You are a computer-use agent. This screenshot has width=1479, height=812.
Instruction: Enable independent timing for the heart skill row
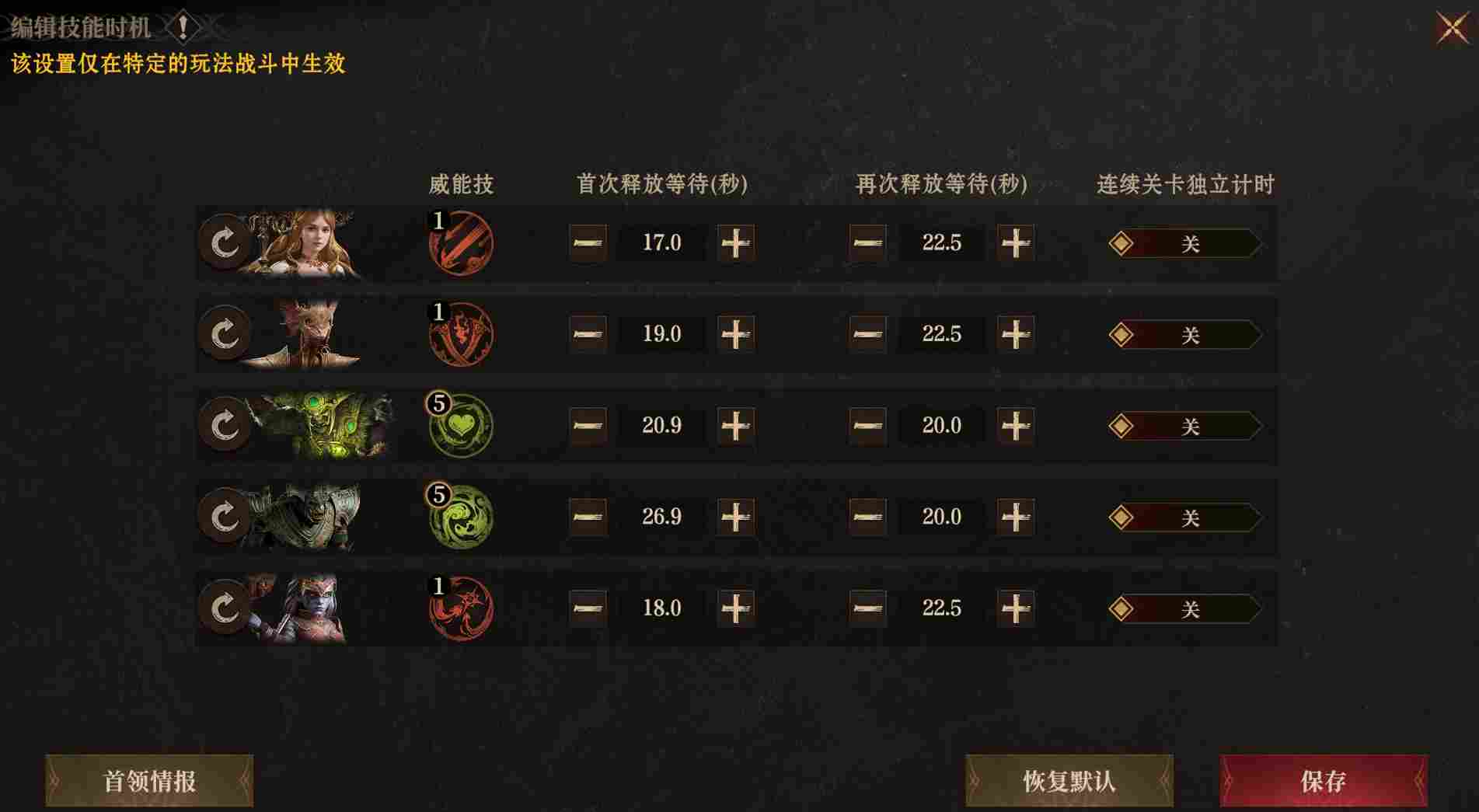(1181, 427)
